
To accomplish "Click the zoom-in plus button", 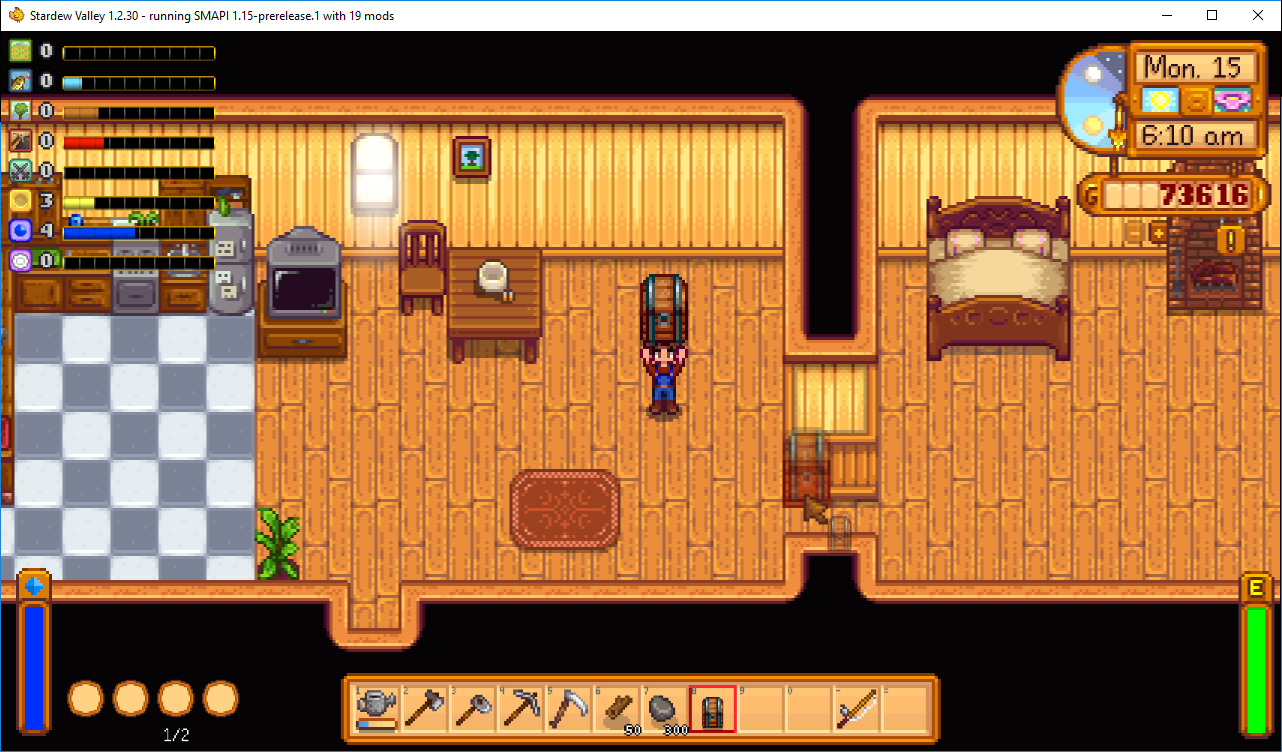I will click(x=1159, y=233).
